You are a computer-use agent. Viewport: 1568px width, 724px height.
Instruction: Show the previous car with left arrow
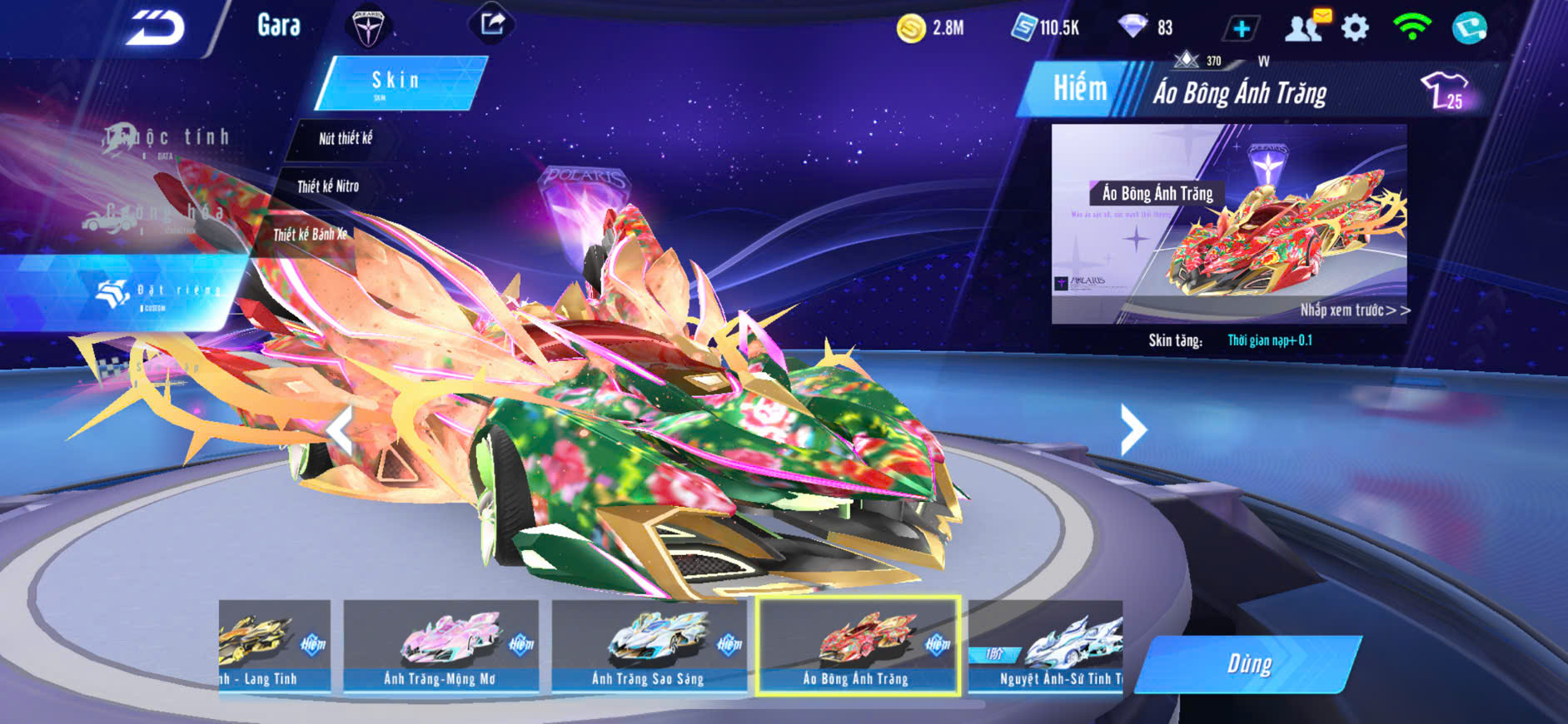[340, 429]
